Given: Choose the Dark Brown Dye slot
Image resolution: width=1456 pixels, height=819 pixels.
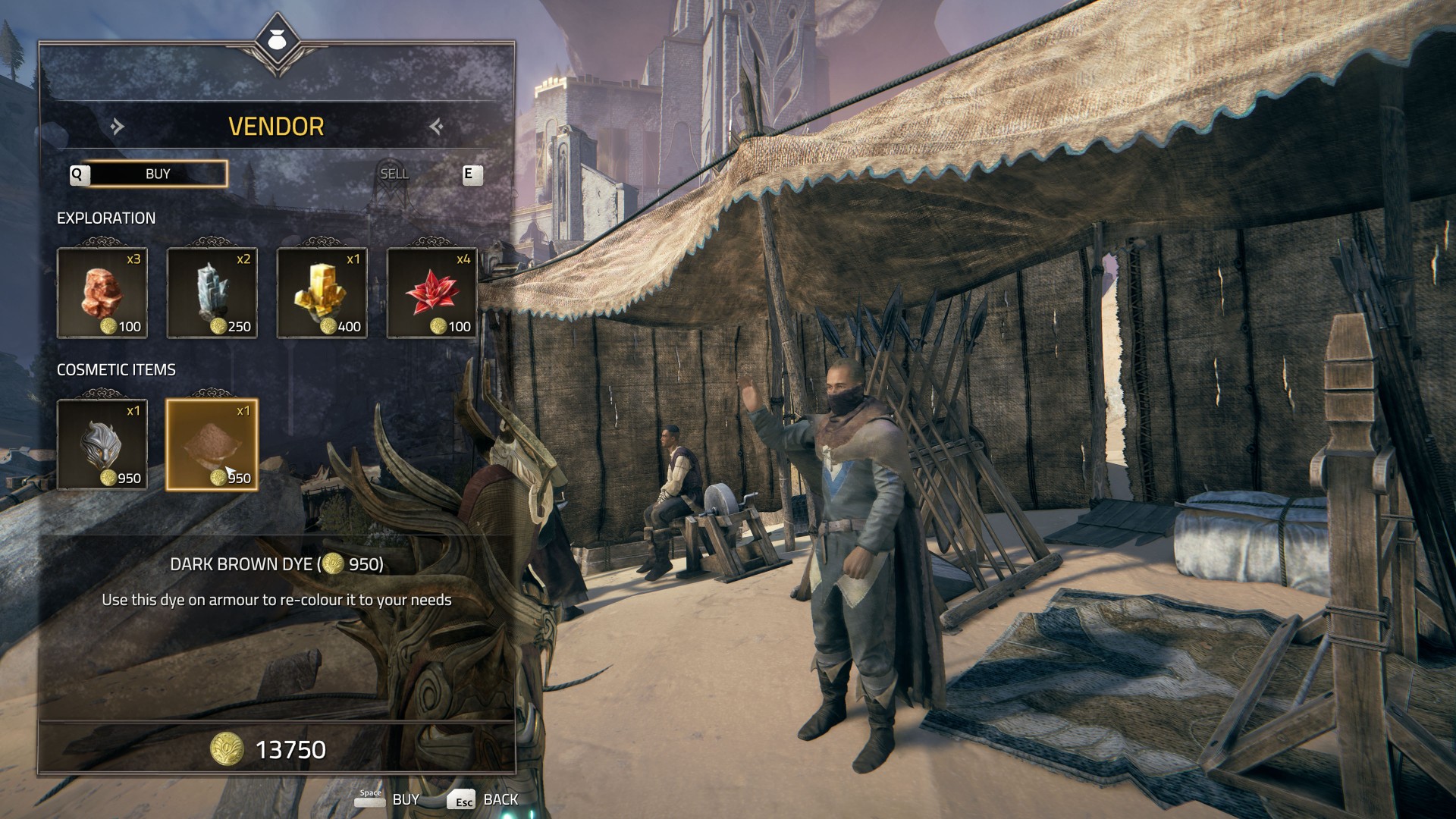Looking at the screenshot, I should point(212,444).
